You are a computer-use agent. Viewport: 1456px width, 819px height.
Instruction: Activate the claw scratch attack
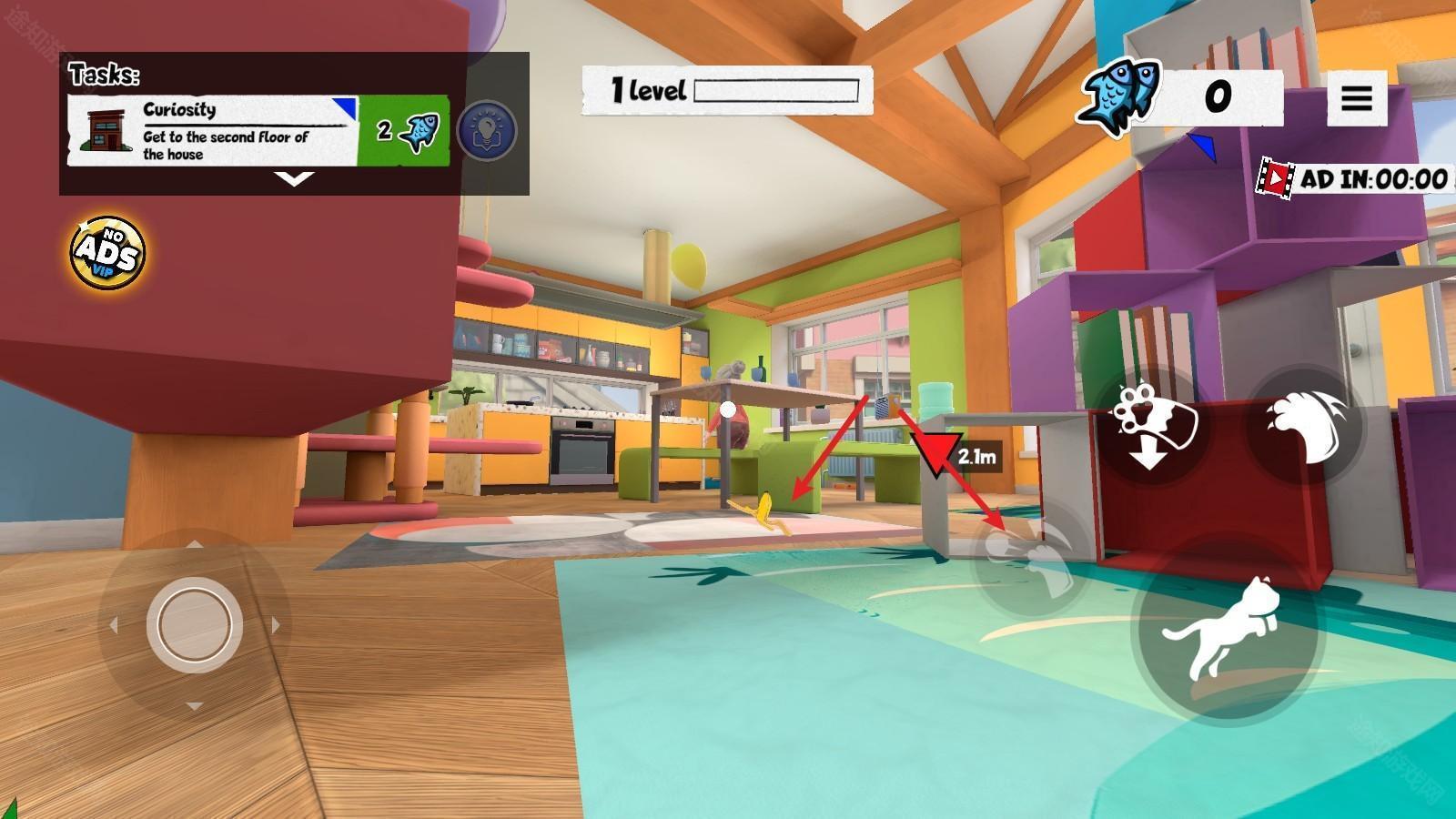1305,424
